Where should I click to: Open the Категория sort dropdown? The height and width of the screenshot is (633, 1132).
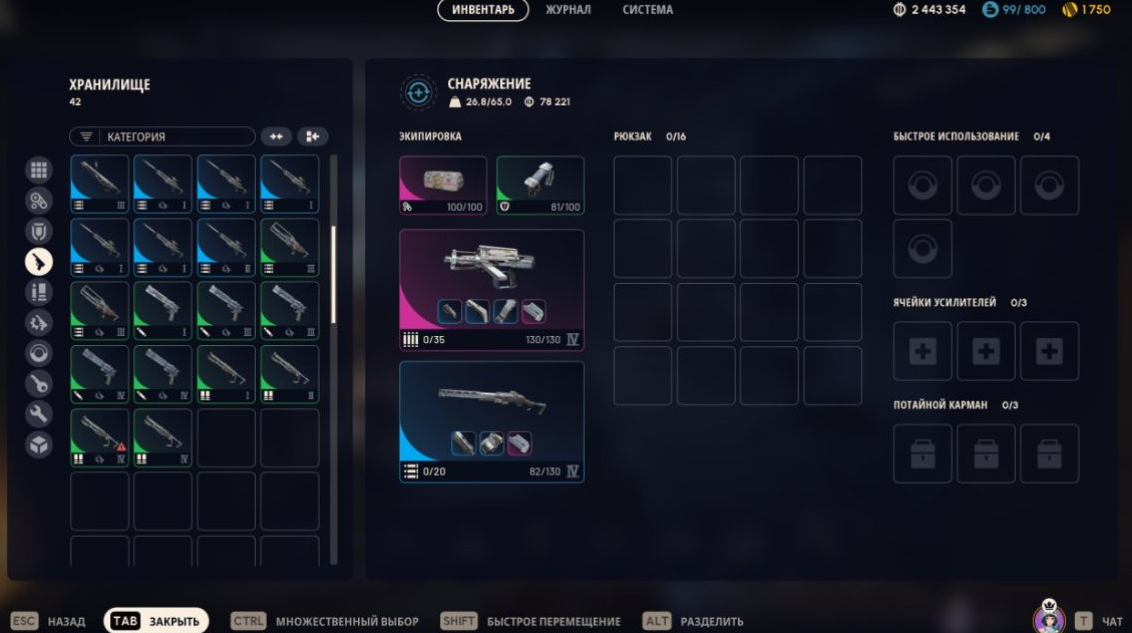pos(162,137)
